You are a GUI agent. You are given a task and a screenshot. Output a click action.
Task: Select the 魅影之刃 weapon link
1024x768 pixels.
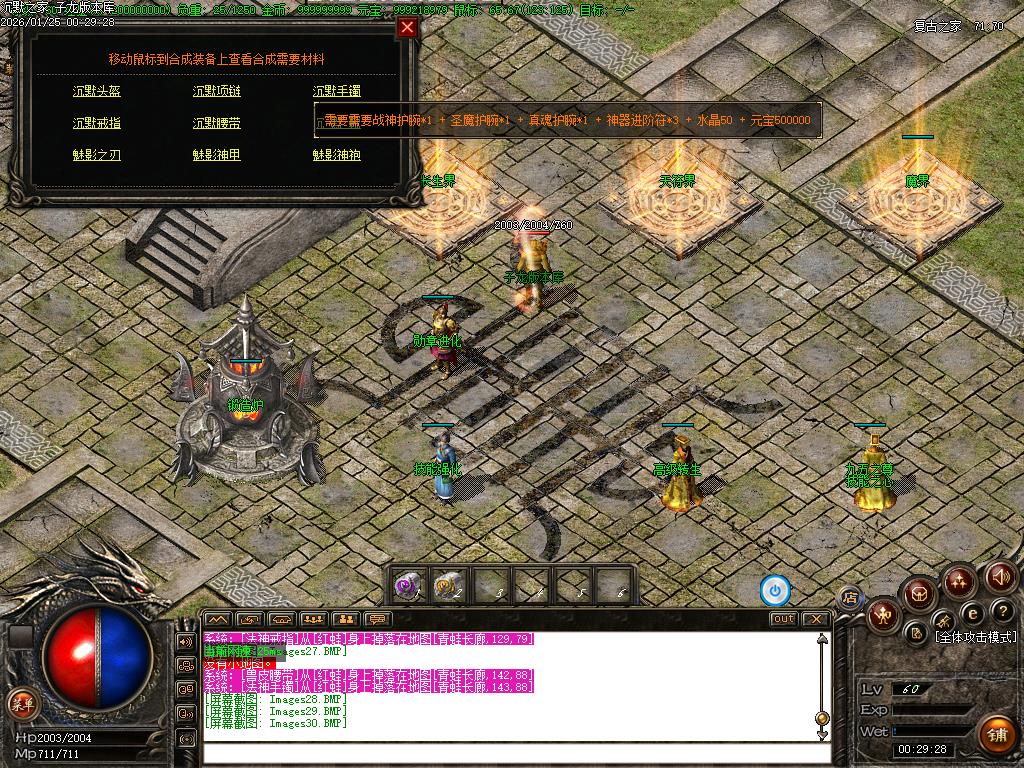click(97, 155)
